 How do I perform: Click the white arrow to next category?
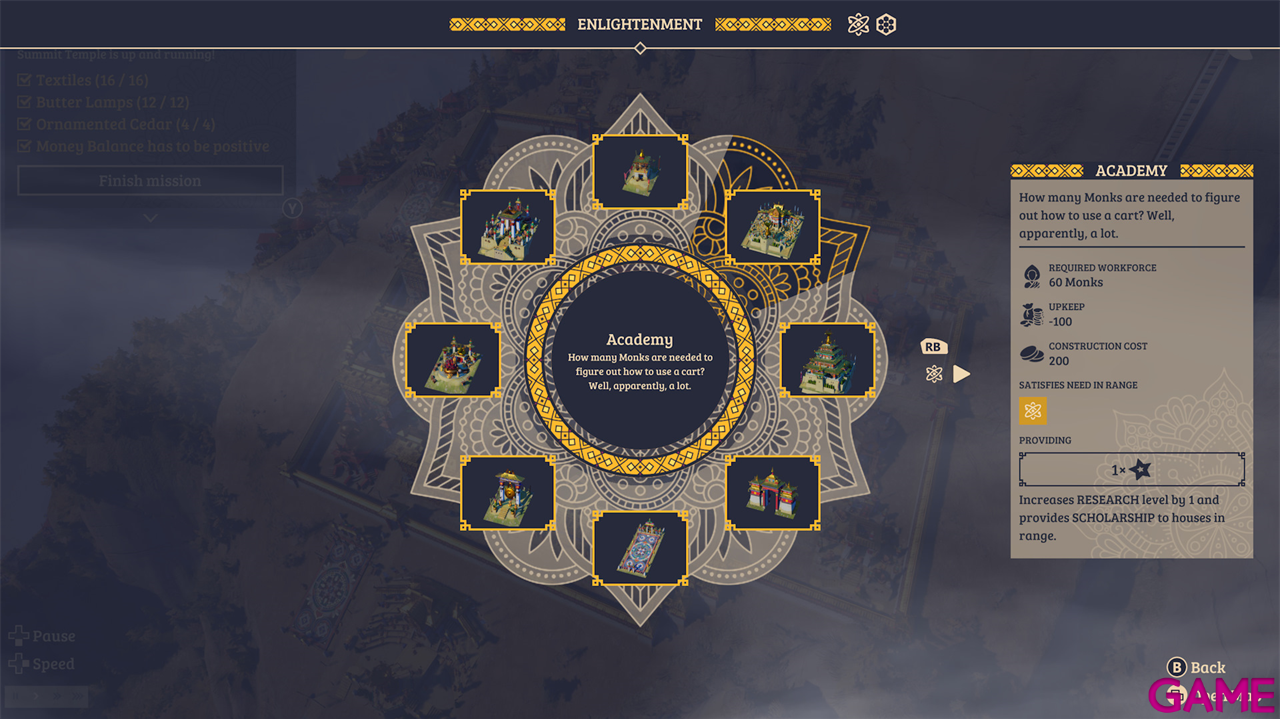click(961, 374)
